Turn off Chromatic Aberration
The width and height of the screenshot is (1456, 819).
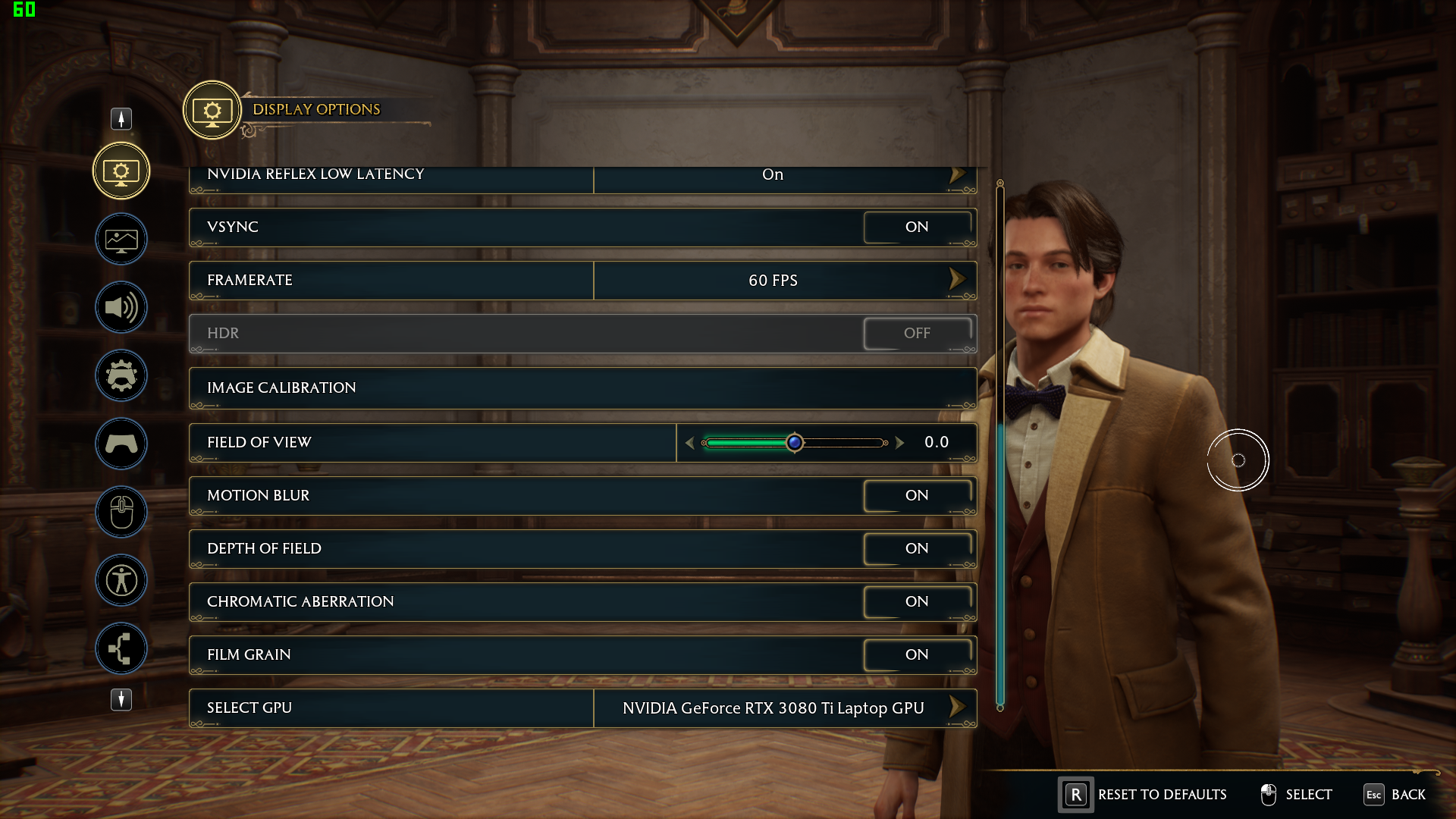click(917, 601)
